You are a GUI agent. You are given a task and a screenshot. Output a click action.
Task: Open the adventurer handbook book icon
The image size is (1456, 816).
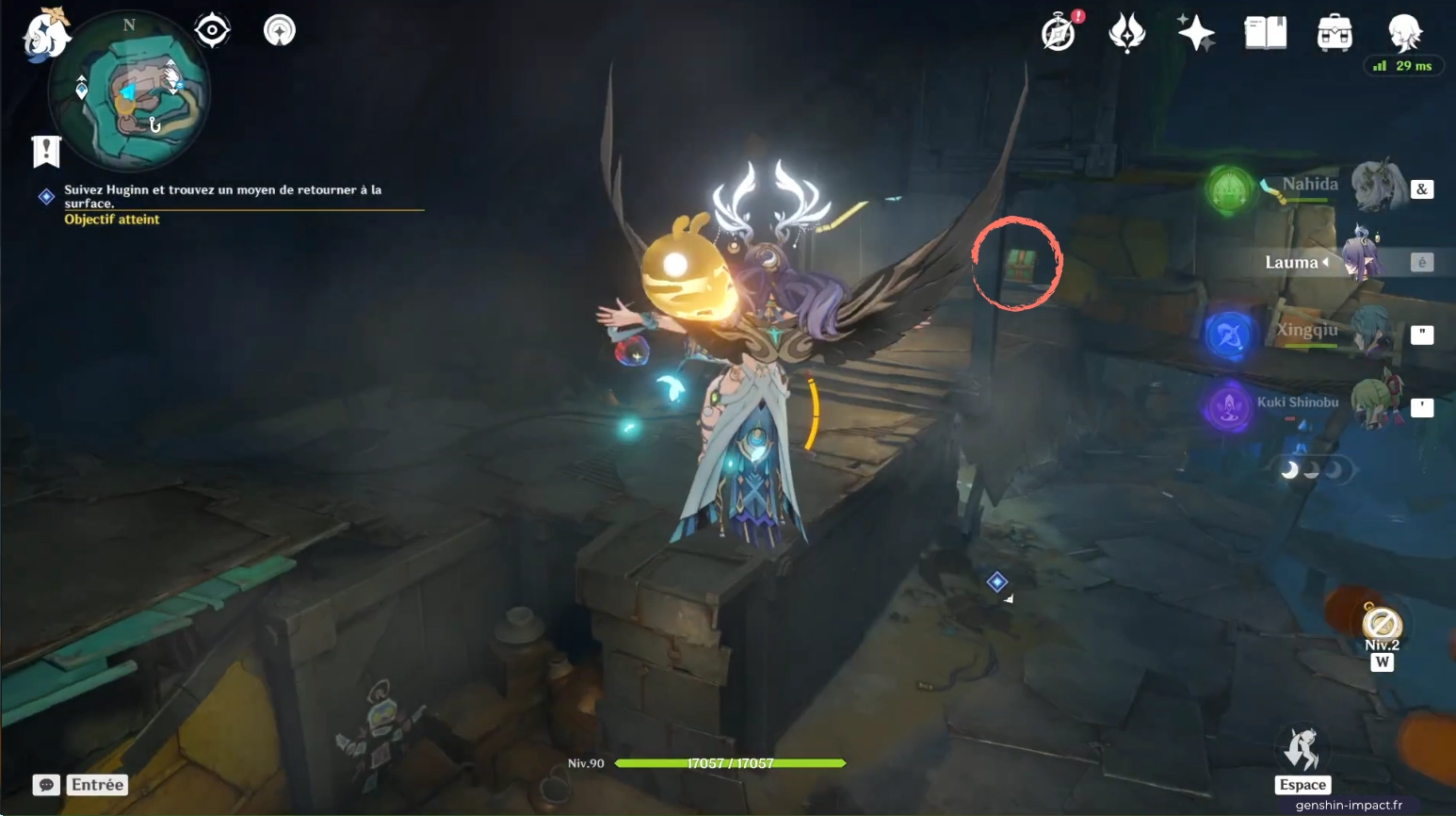(1265, 33)
